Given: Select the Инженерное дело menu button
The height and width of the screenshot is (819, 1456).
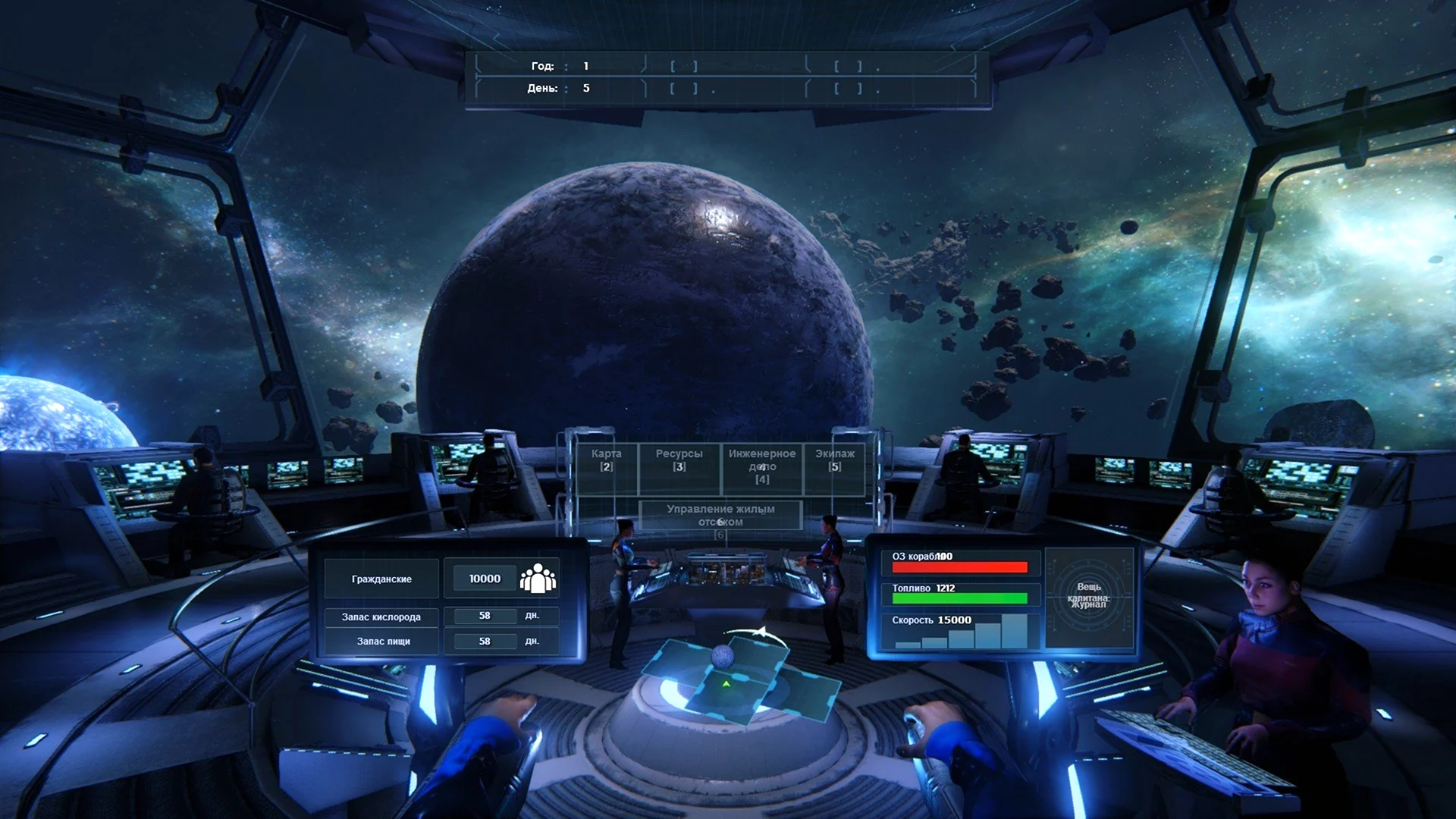Looking at the screenshot, I should [761, 466].
